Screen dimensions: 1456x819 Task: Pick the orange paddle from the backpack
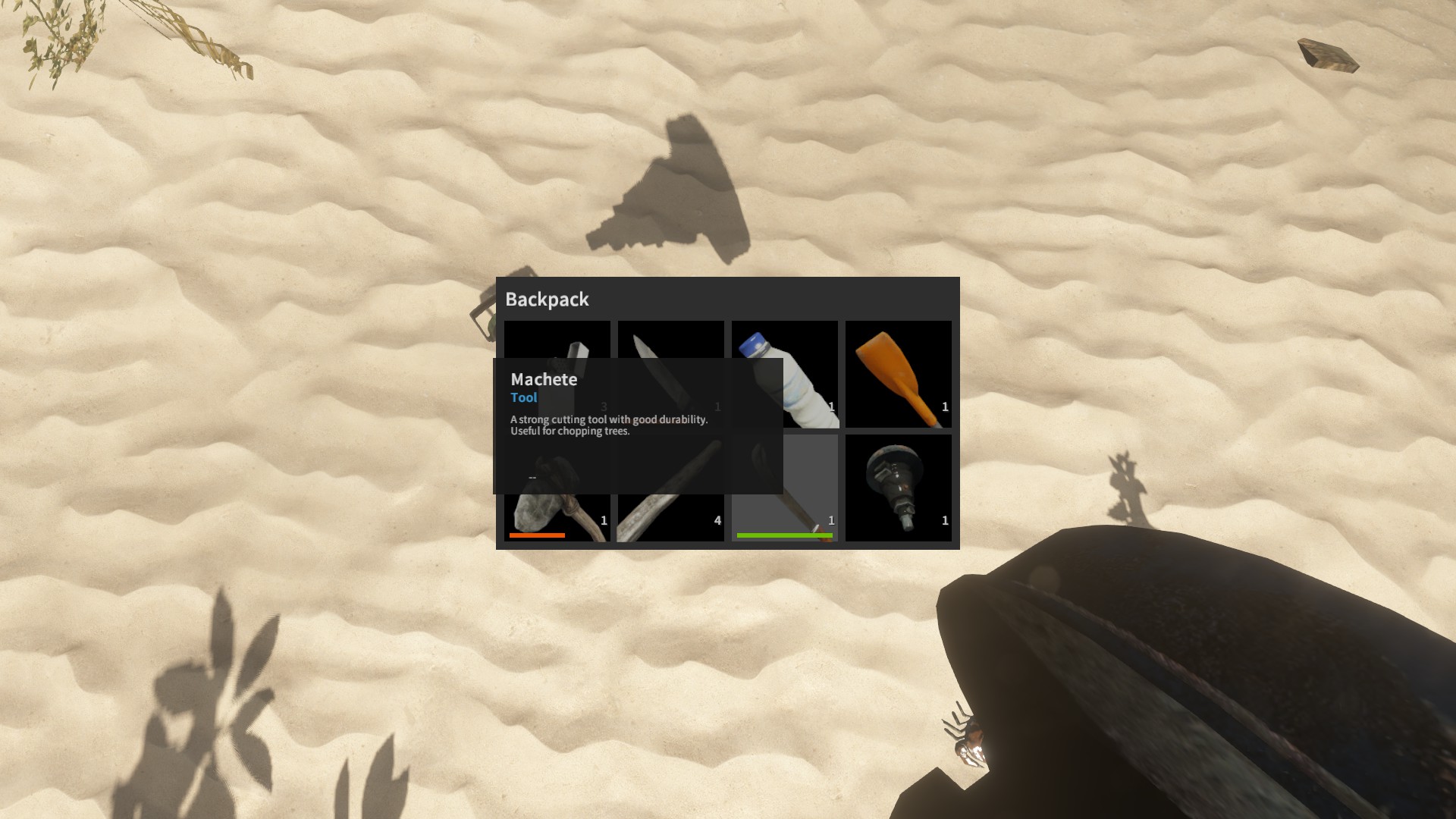[x=898, y=374]
